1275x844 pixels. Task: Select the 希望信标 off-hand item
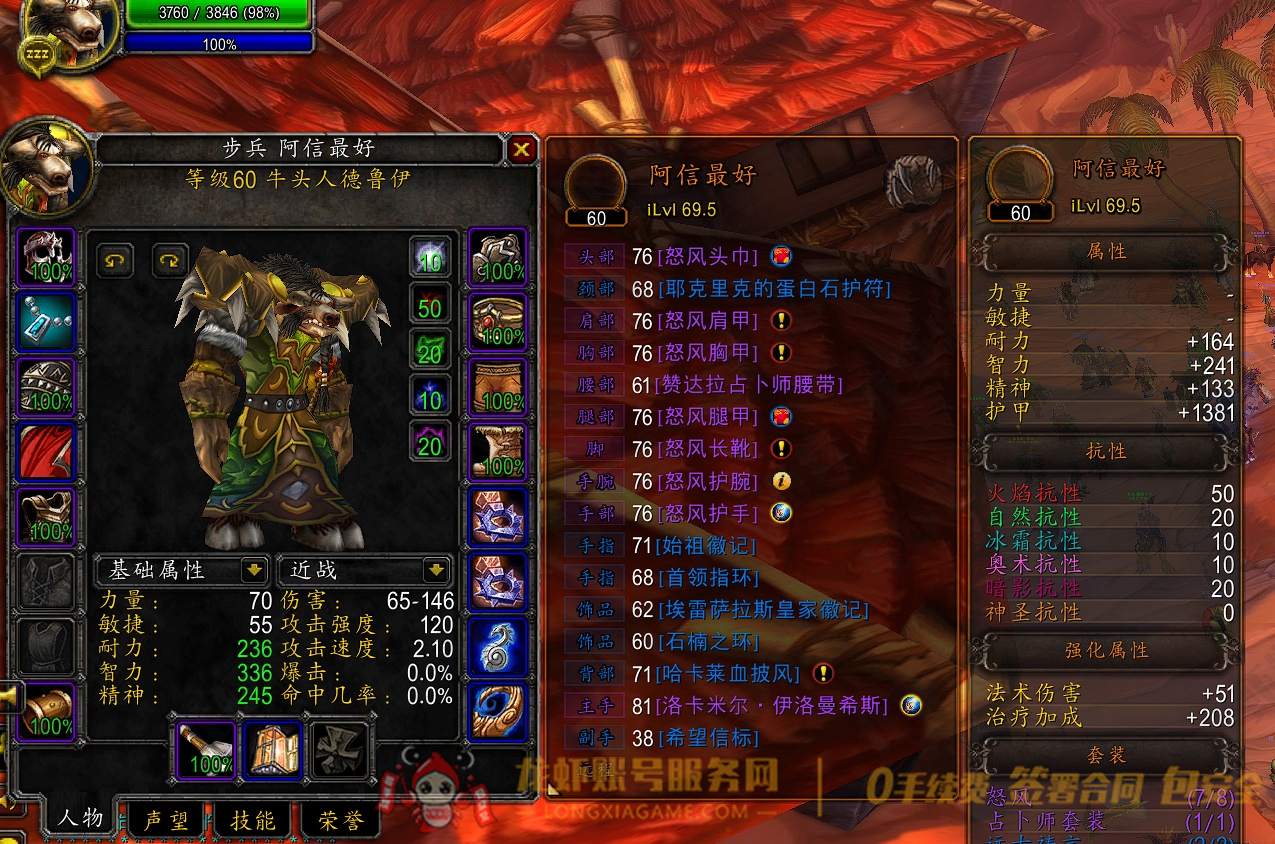point(708,738)
